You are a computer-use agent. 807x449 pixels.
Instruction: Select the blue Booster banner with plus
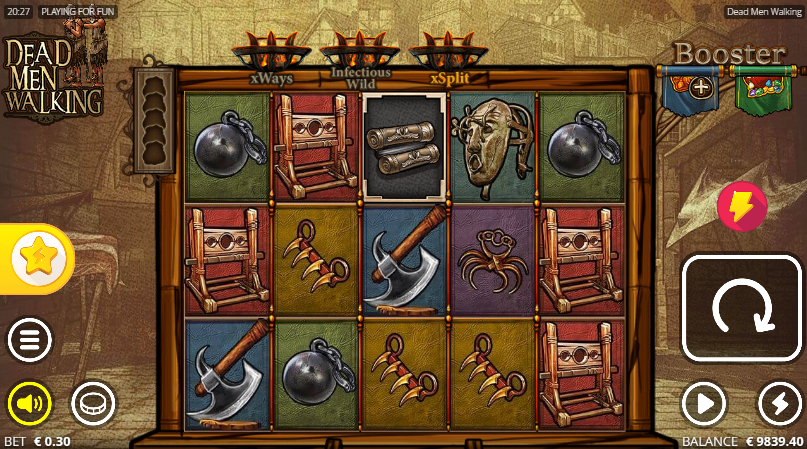click(690, 89)
